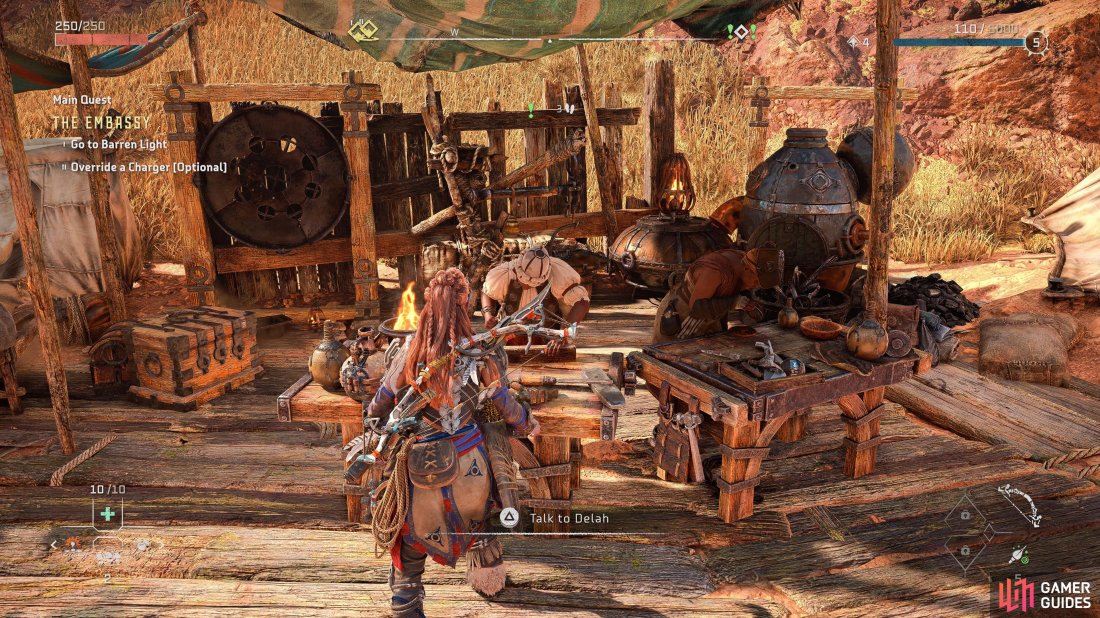Click the Gamer Guides watermark logo

[x=1043, y=594]
